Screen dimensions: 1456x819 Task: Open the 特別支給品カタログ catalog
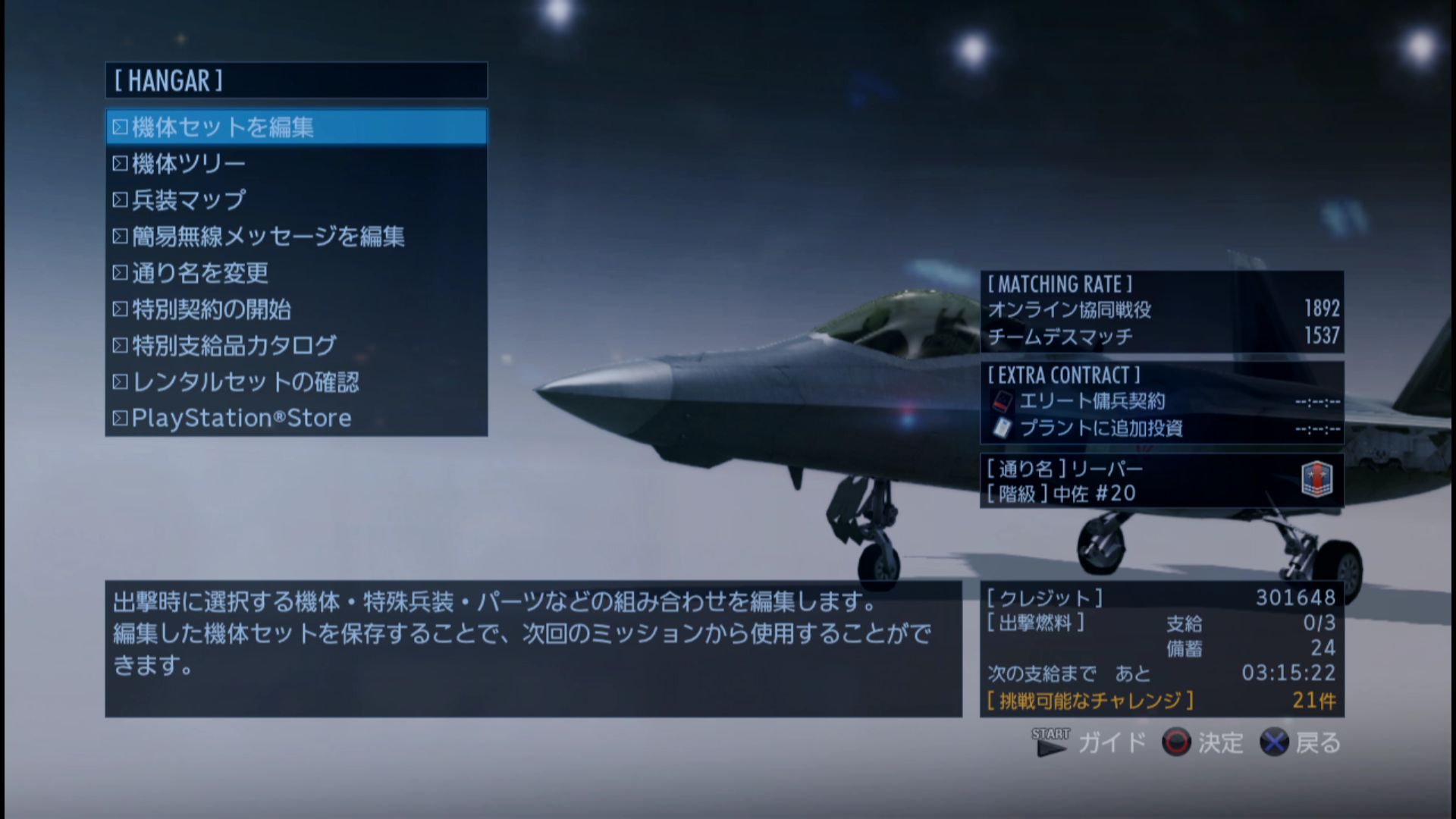tap(296, 345)
